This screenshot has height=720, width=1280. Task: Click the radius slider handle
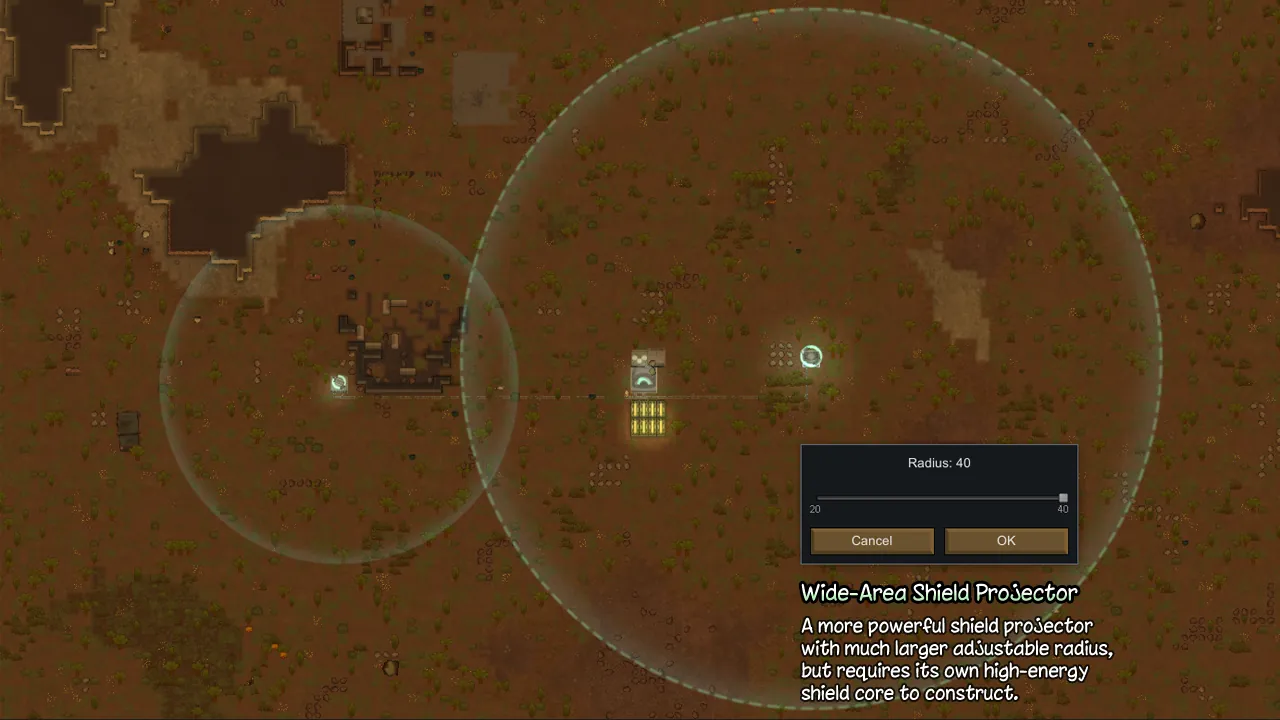(x=1063, y=498)
